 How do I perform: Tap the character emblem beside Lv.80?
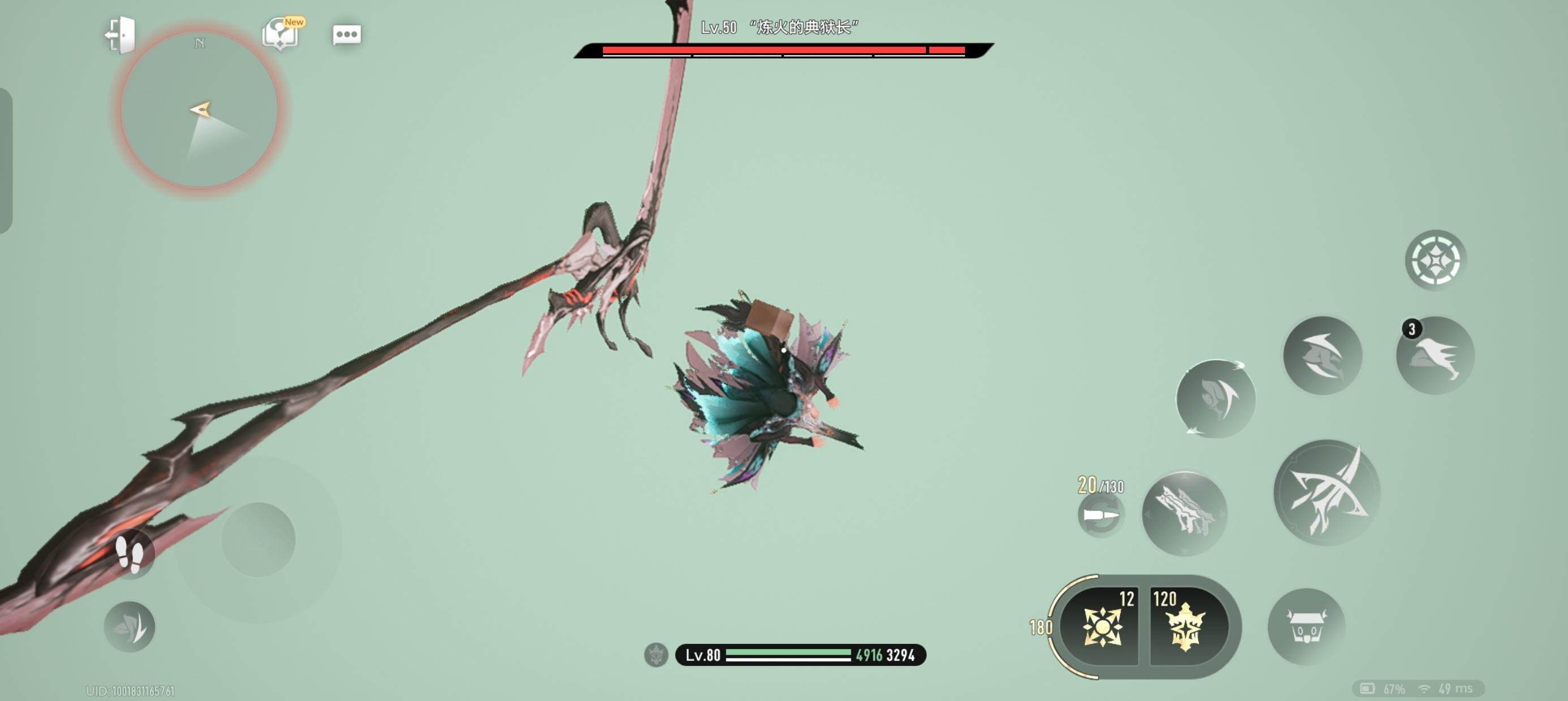click(656, 655)
